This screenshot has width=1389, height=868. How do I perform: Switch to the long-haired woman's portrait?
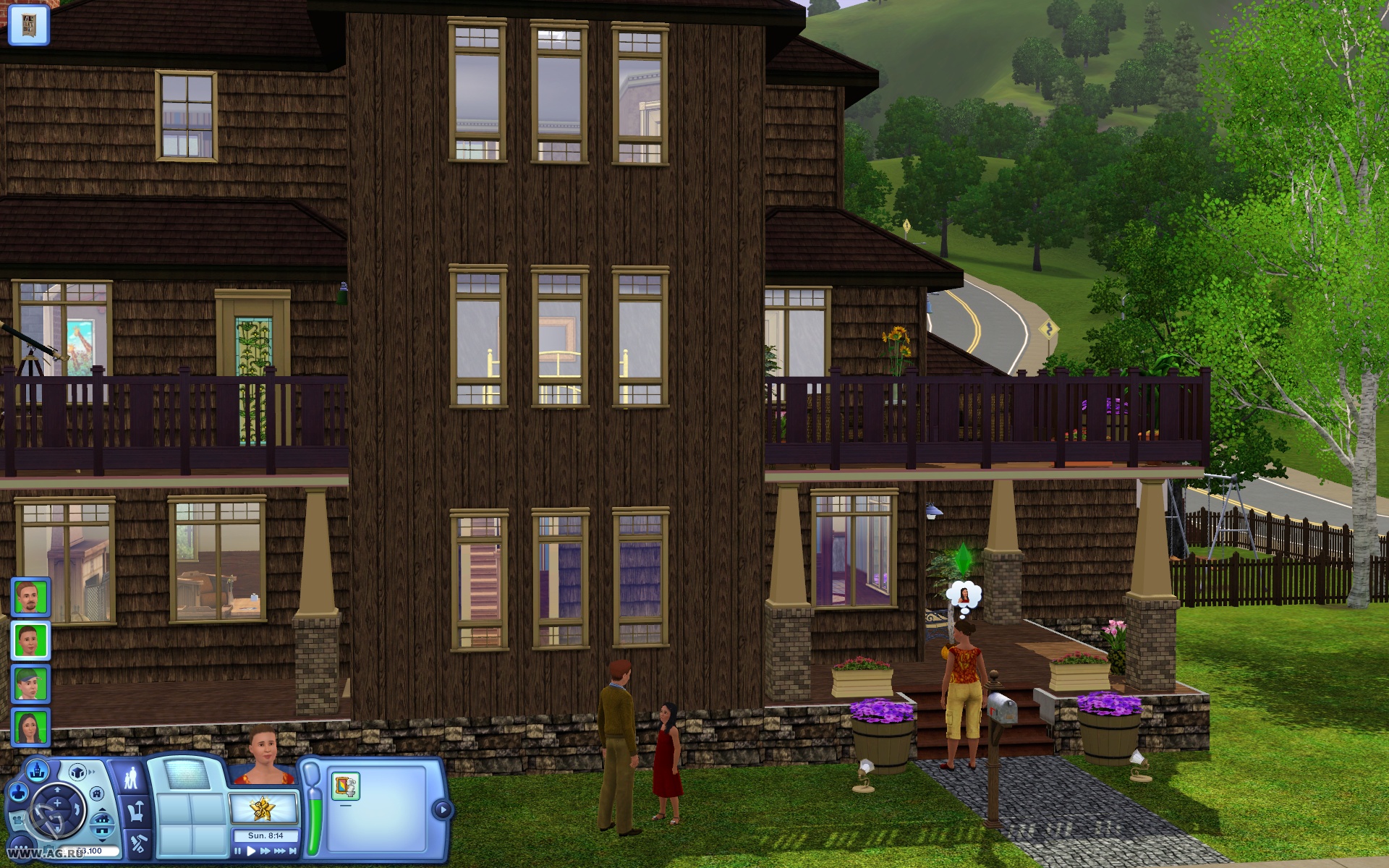coord(30,727)
